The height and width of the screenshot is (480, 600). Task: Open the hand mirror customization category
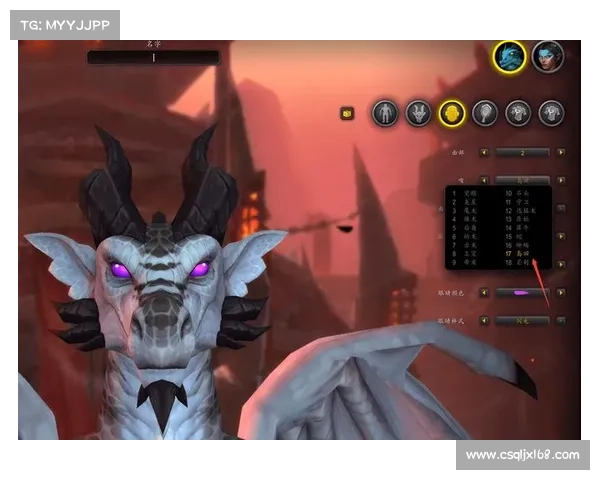(x=485, y=113)
